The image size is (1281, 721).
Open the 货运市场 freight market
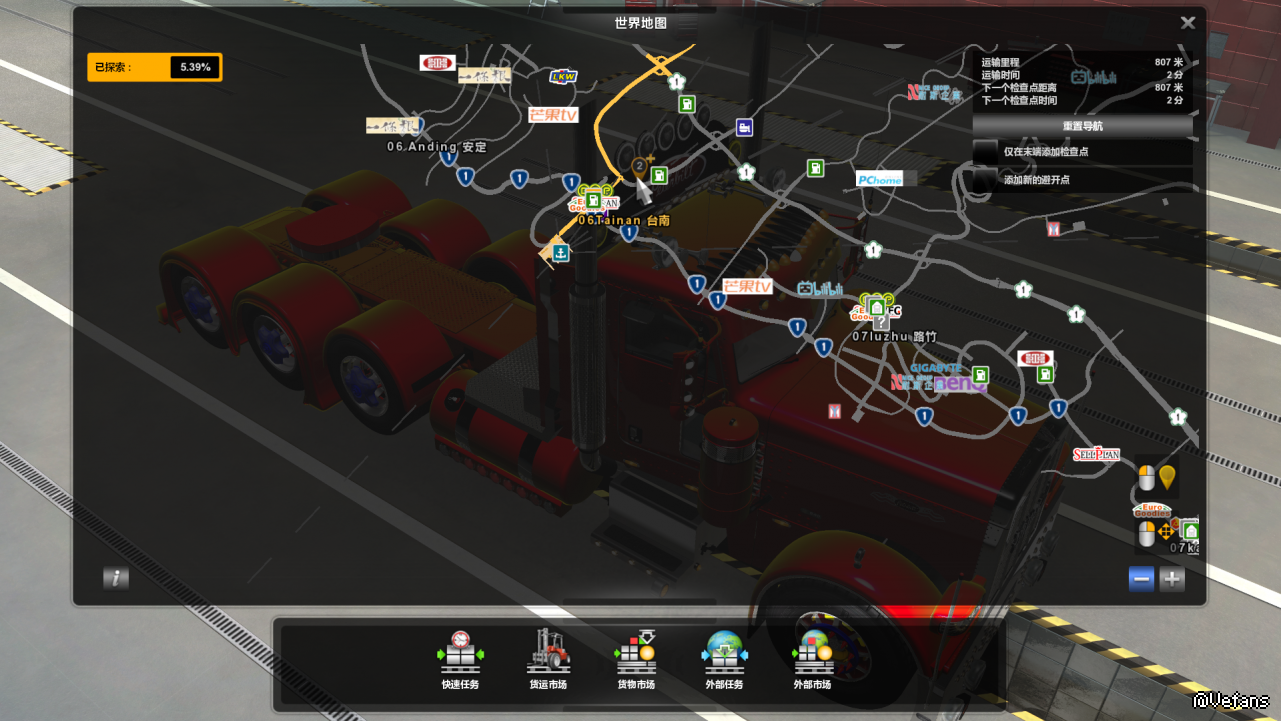click(548, 659)
